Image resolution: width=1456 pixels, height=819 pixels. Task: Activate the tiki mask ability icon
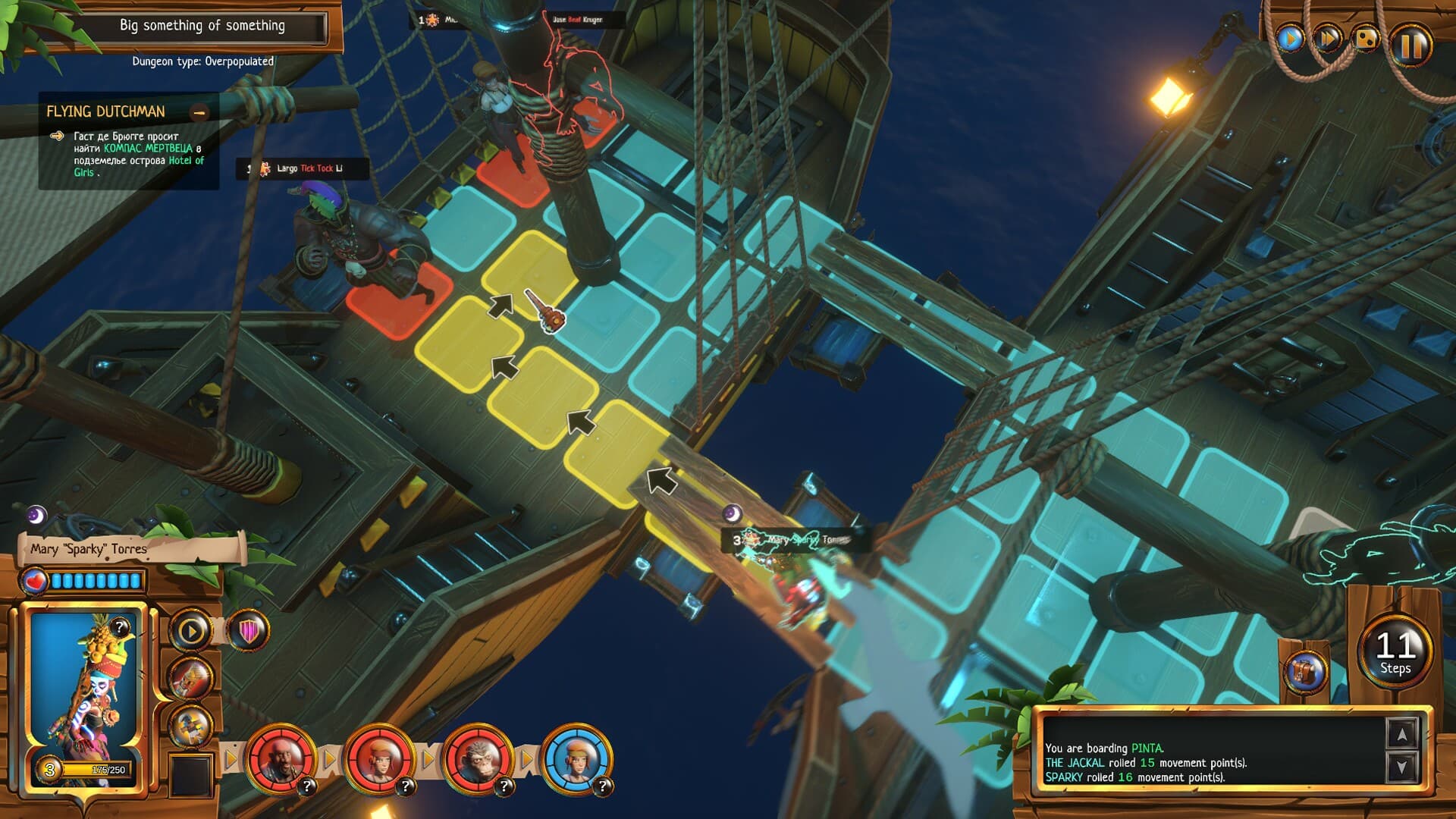tap(190, 677)
